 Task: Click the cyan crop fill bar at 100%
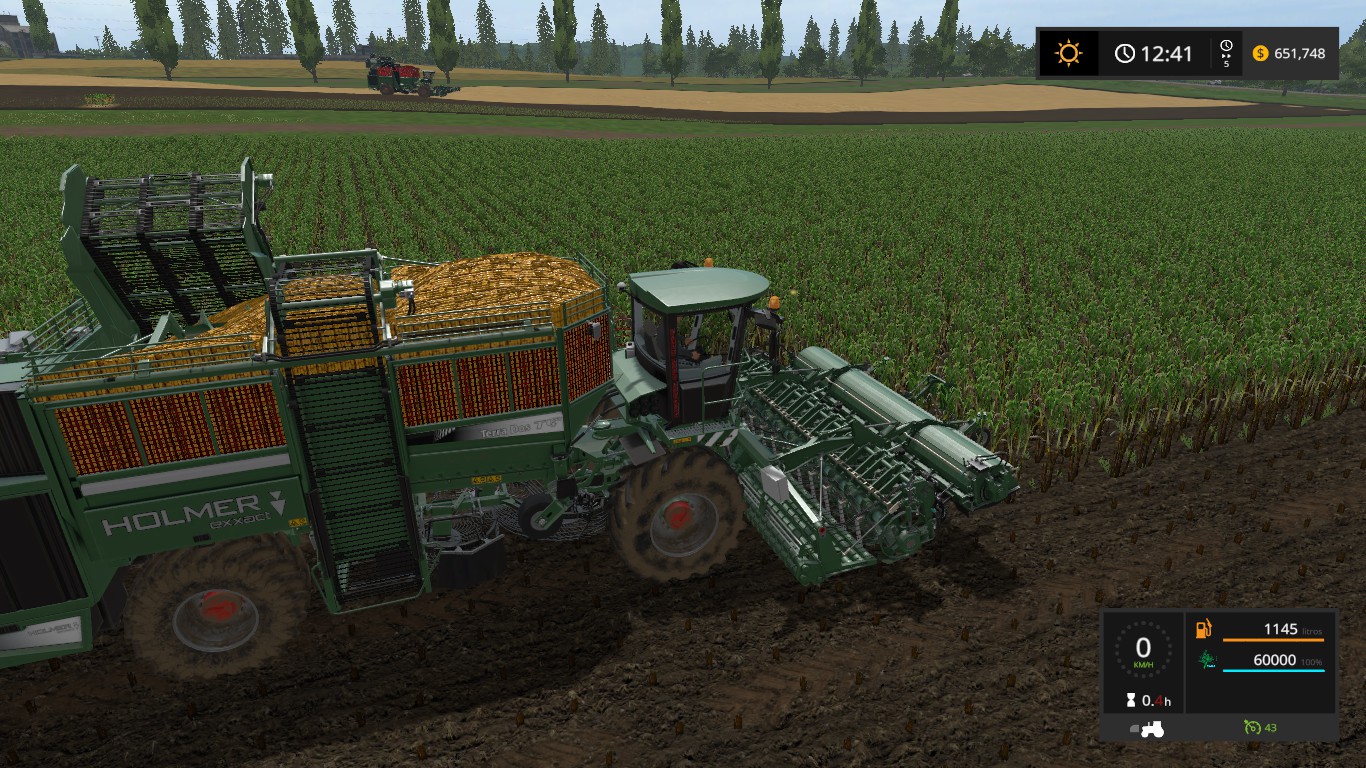[x=1273, y=670]
